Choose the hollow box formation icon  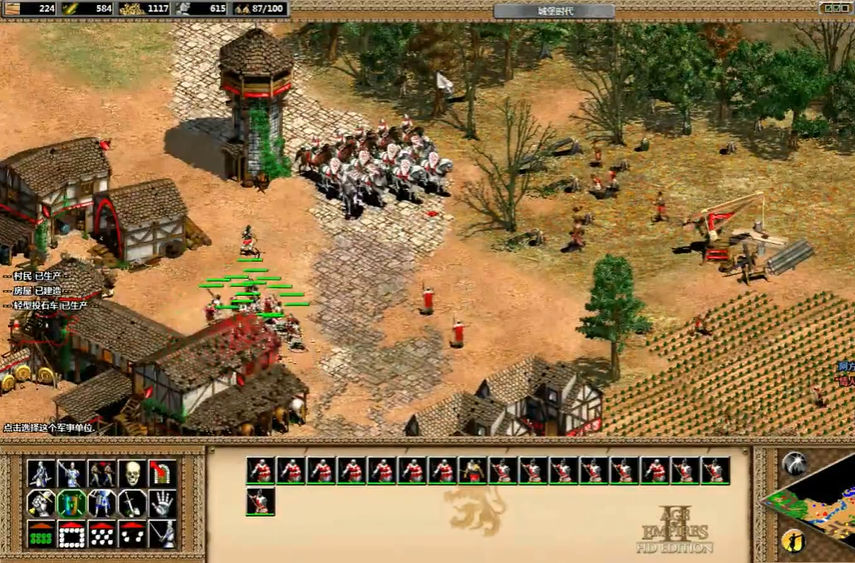[70, 535]
